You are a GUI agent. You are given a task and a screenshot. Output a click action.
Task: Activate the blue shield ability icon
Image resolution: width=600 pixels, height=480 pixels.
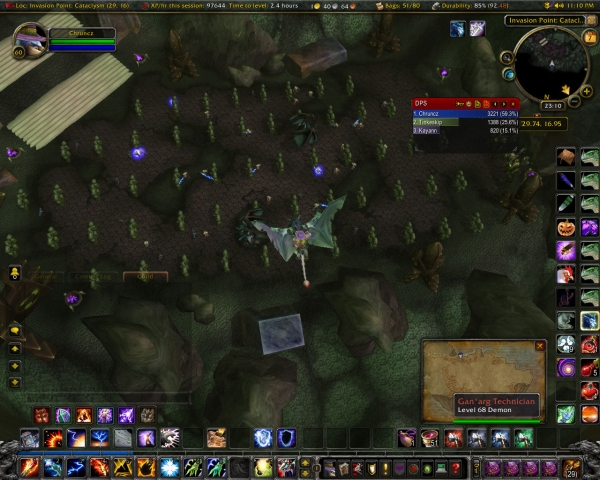point(286,437)
